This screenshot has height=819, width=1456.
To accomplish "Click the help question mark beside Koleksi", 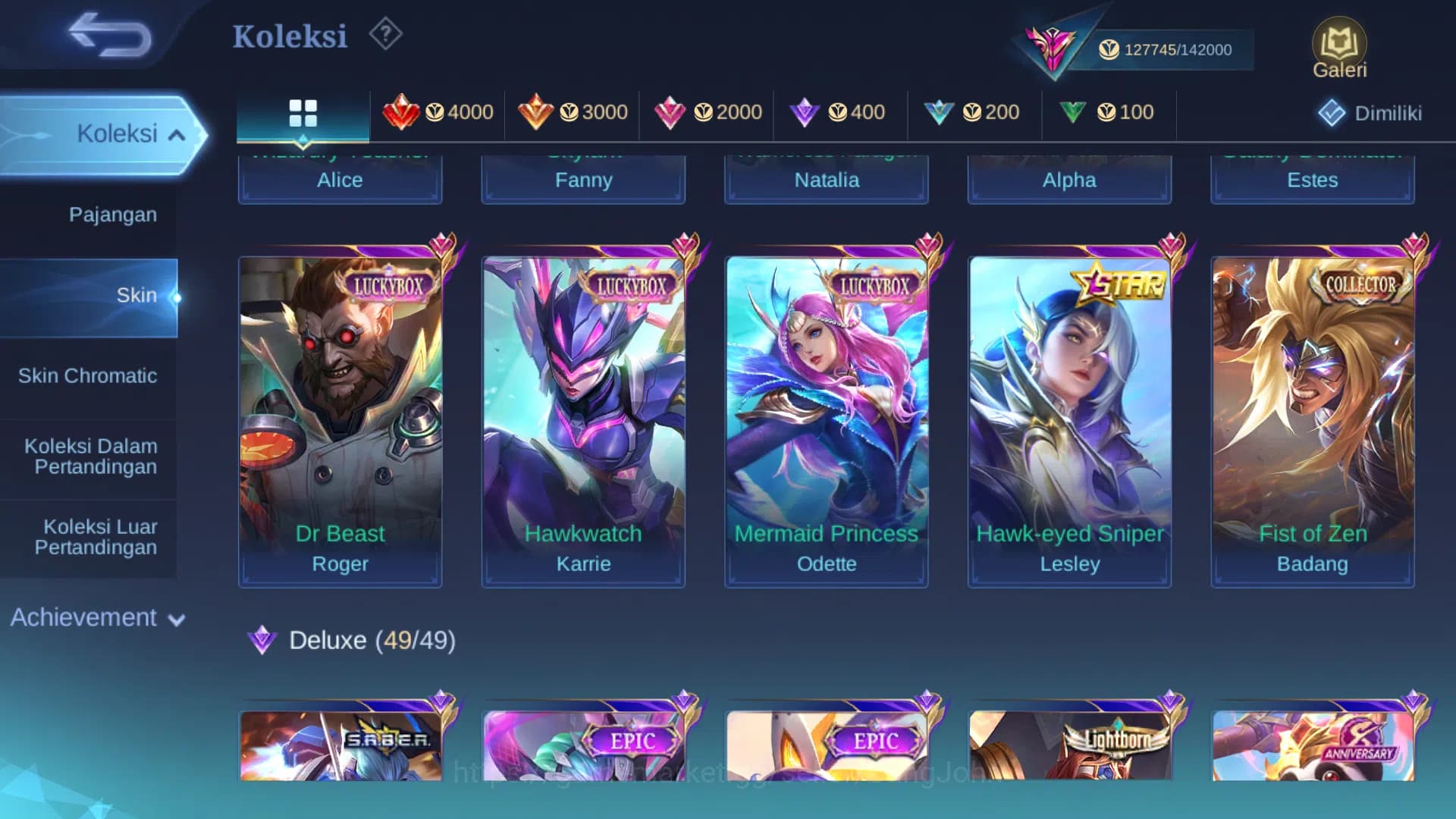I will point(385,33).
